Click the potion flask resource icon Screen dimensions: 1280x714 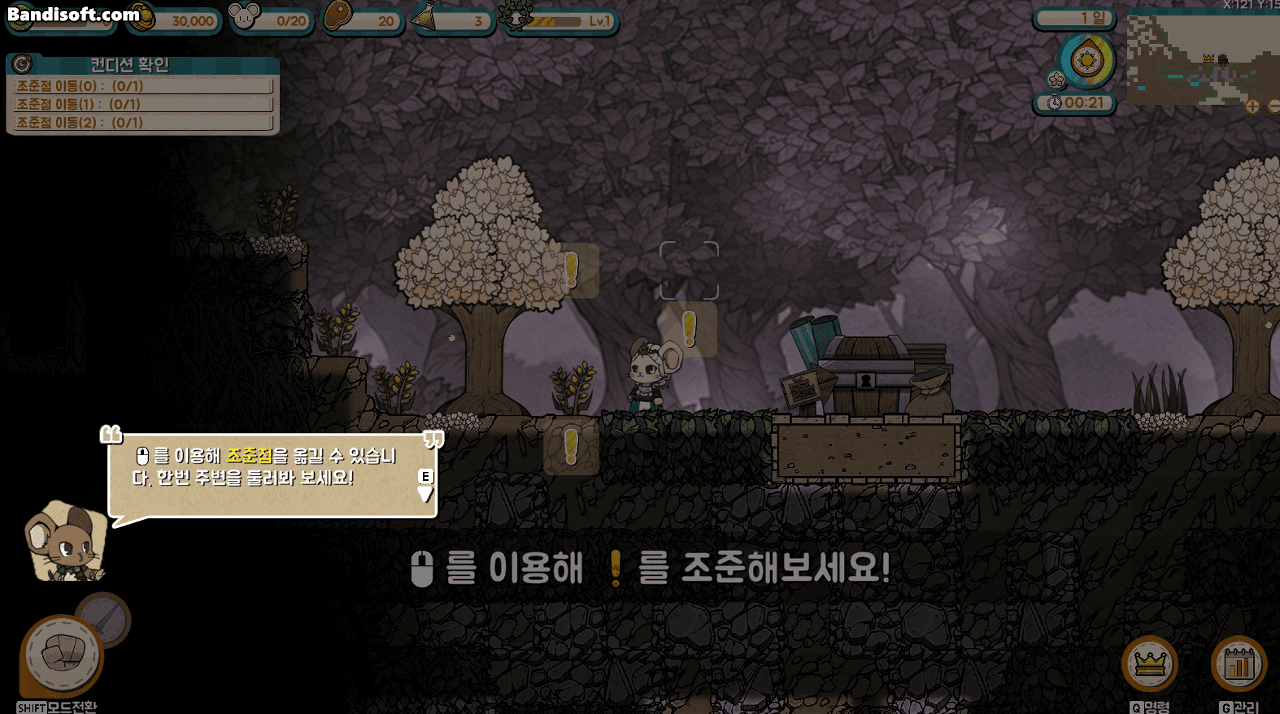pyautogui.click(x=427, y=17)
